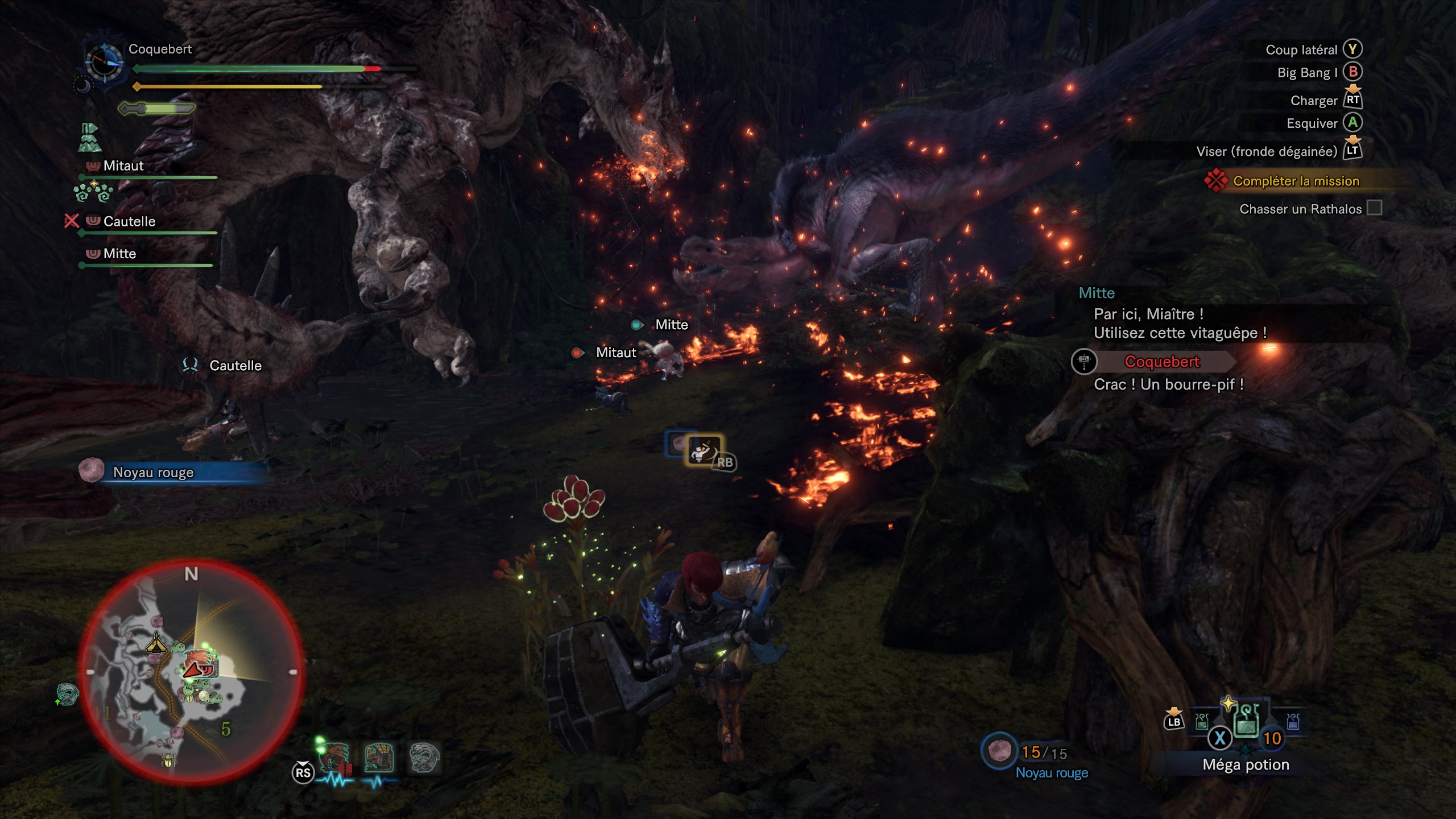The height and width of the screenshot is (819, 1456).
Task: Select the monster icon left of the minimap
Action: click(x=67, y=694)
